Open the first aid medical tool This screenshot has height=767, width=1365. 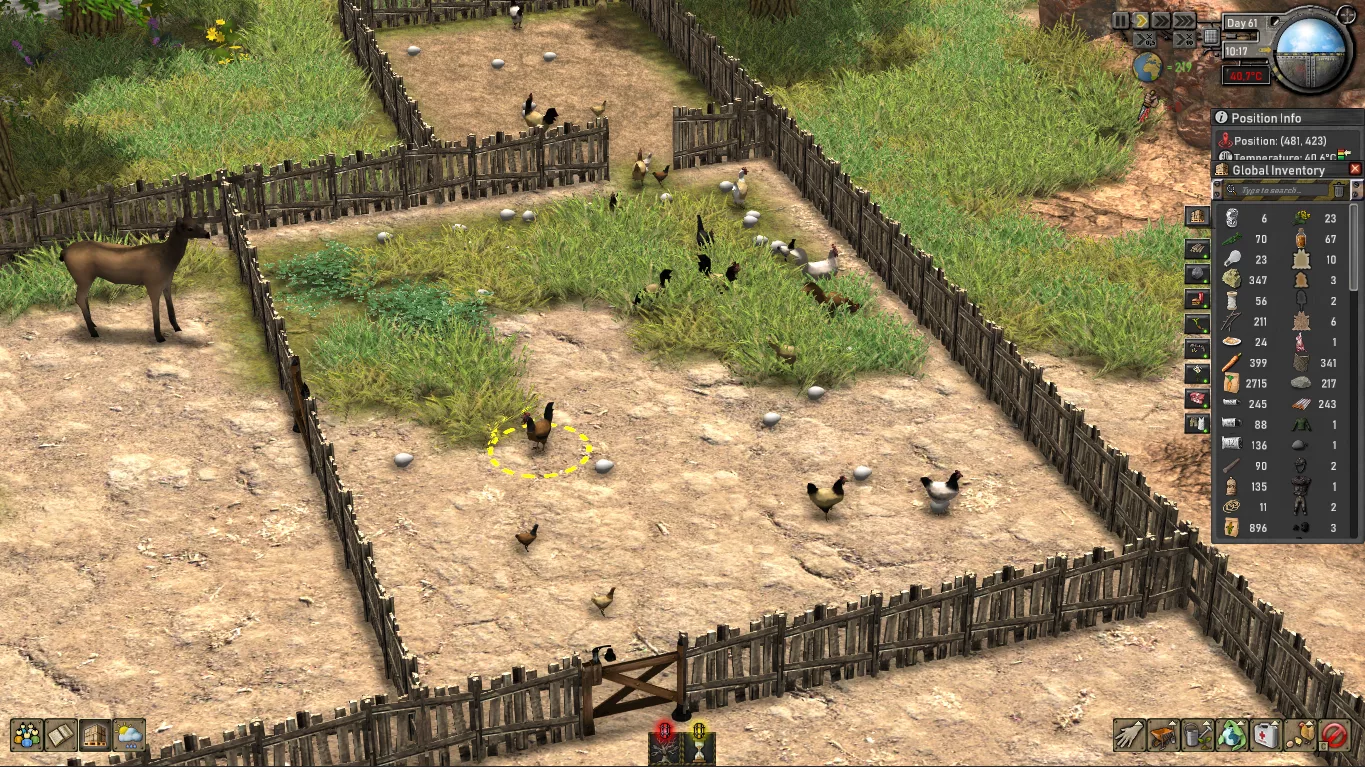(1266, 735)
